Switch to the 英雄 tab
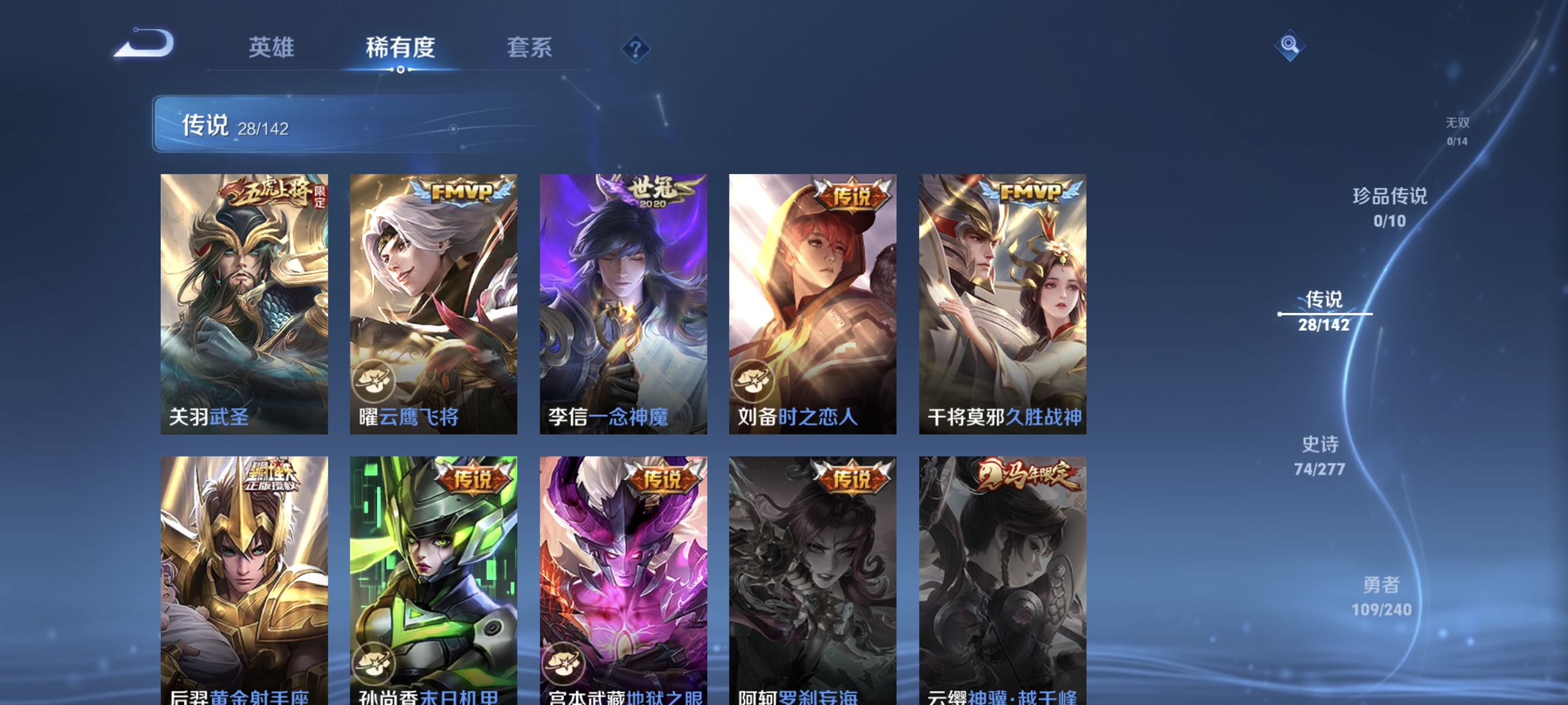 click(271, 48)
